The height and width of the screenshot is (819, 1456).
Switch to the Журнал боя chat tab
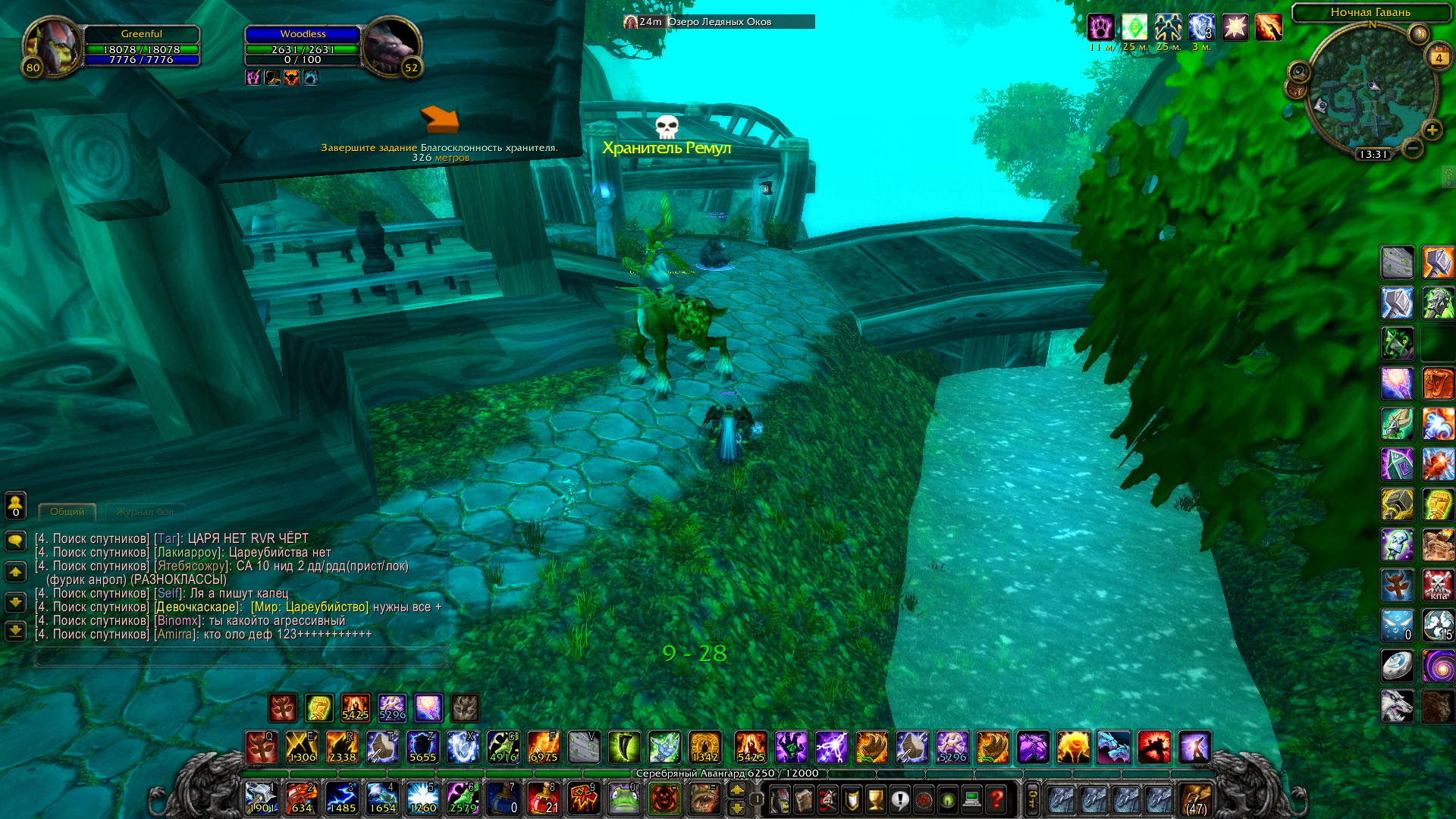[x=146, y=512]
